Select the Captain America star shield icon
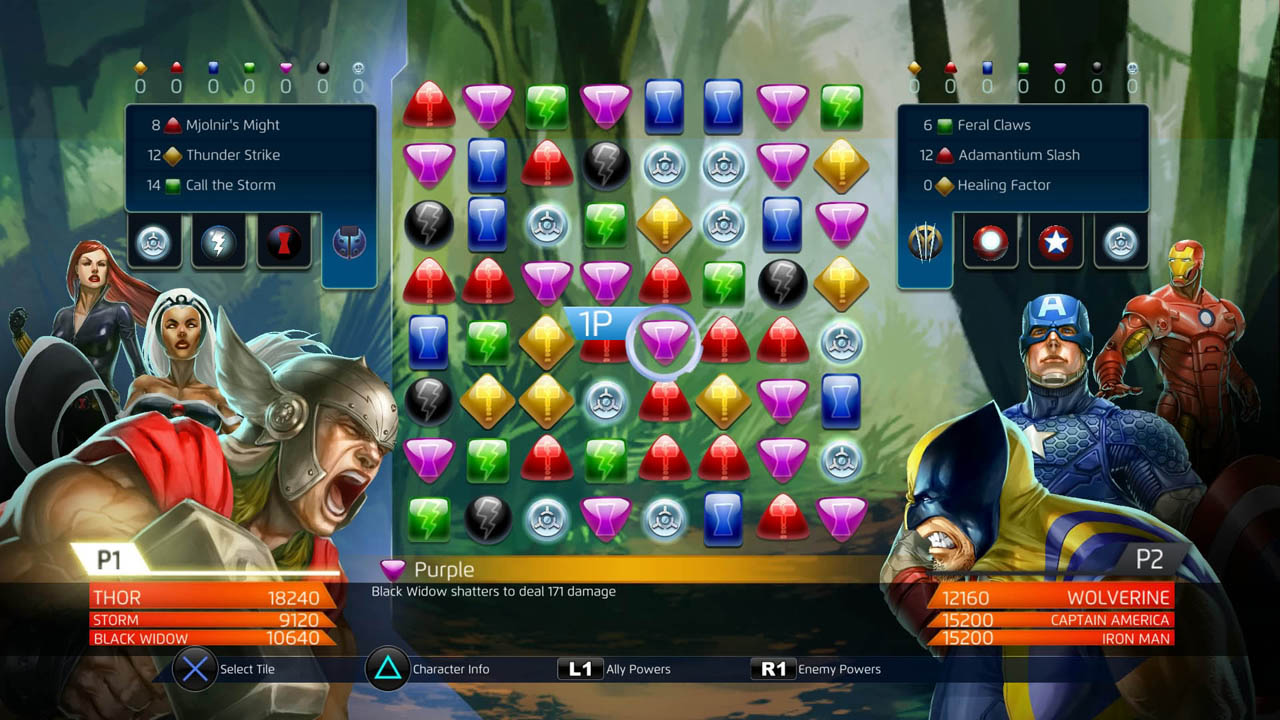This screenshot has width=1280, height=720. click(1055, 240)
